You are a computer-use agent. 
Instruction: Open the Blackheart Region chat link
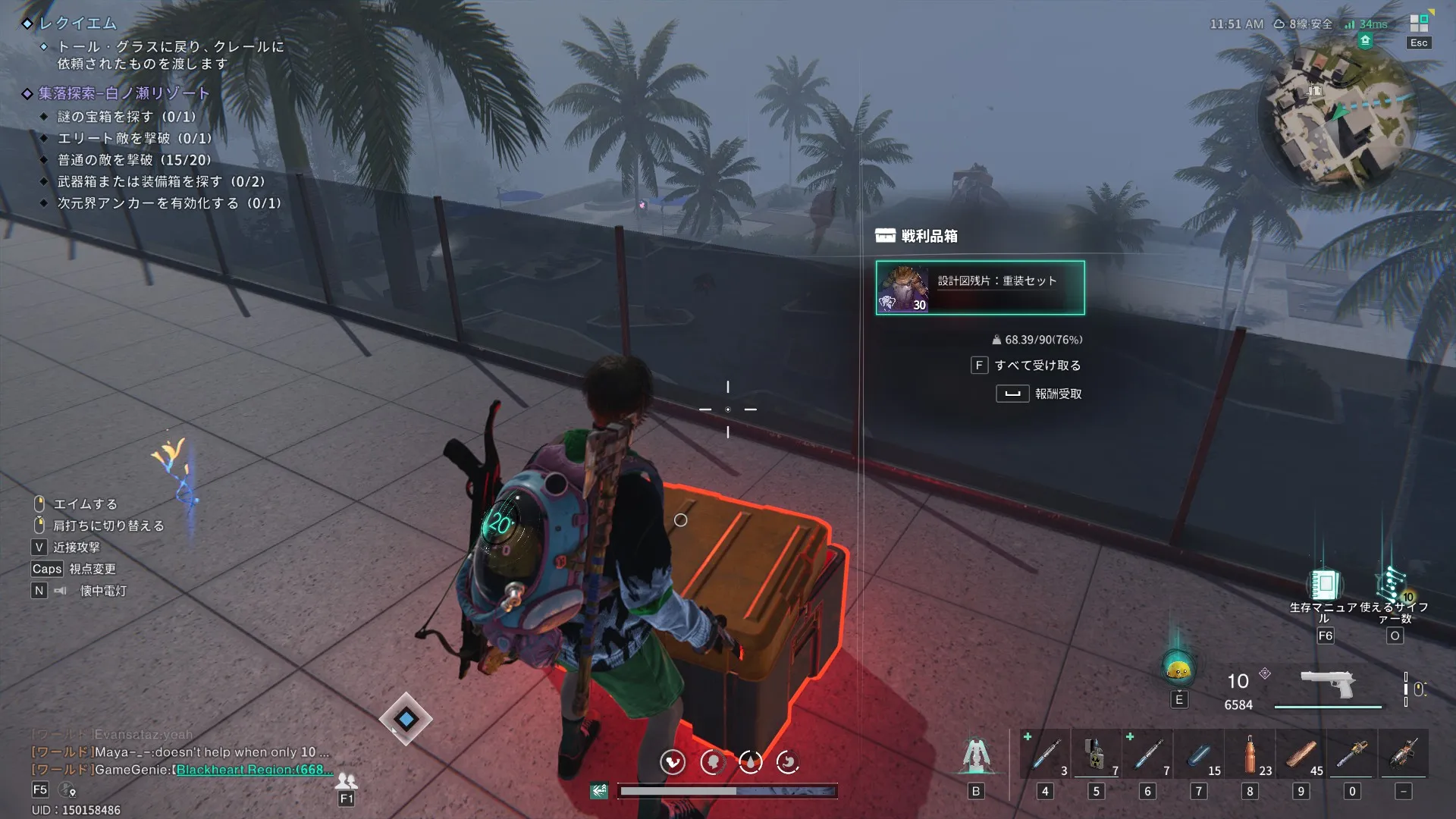pos(254,770)
